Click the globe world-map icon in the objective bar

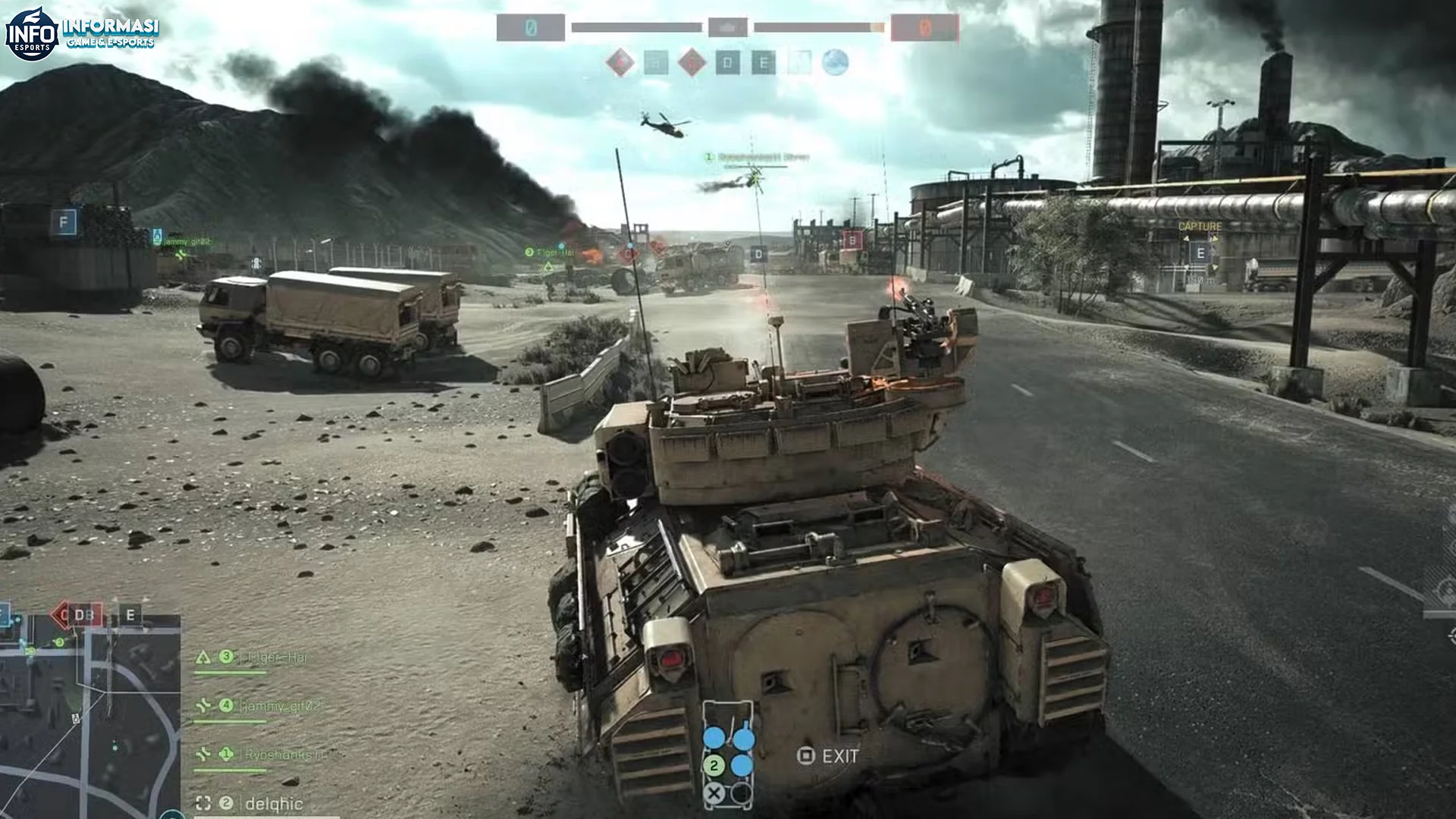(835, 63)
